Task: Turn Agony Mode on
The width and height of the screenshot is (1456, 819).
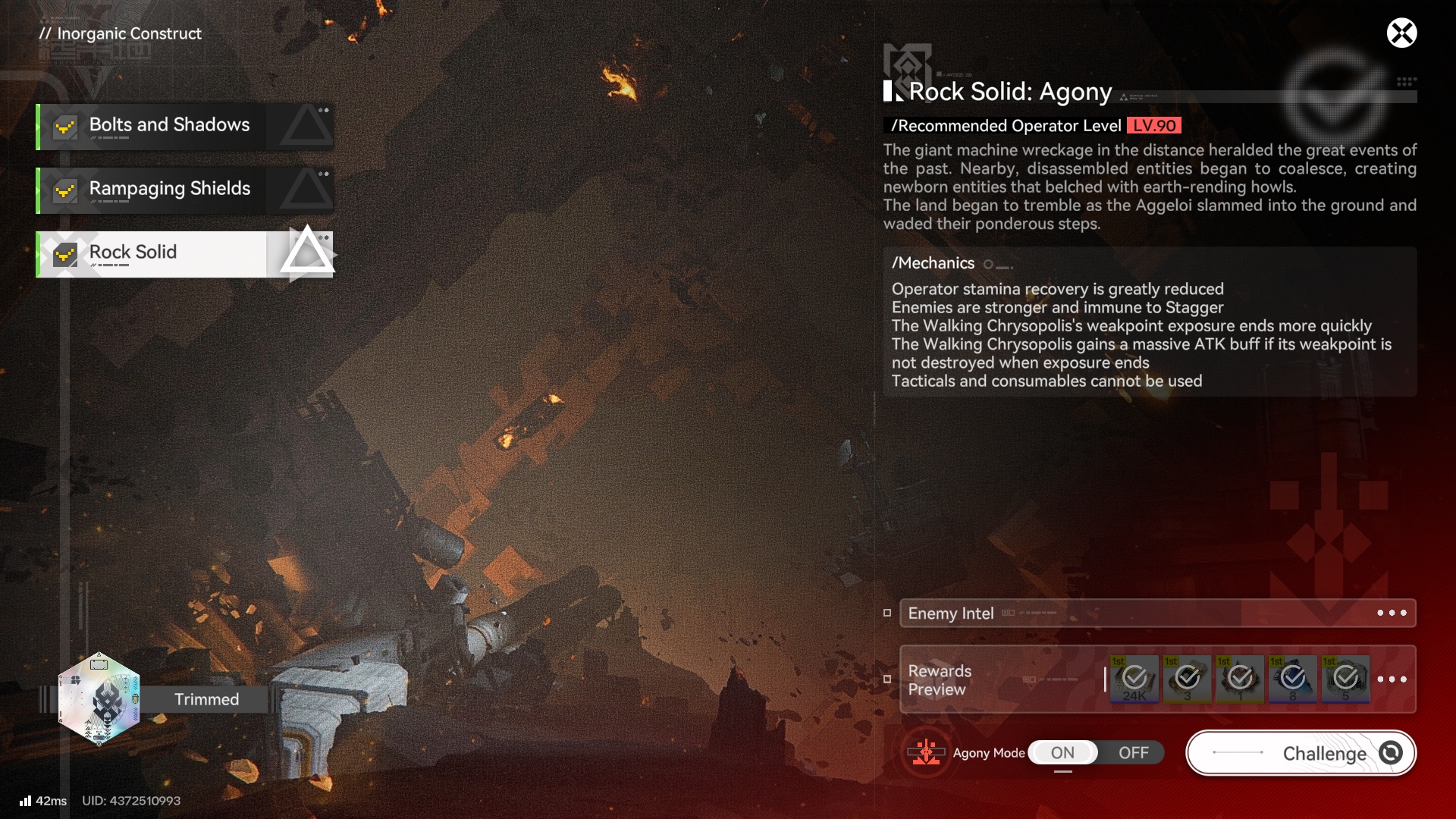Action: pyautogui.click(x=1062, y=753)
